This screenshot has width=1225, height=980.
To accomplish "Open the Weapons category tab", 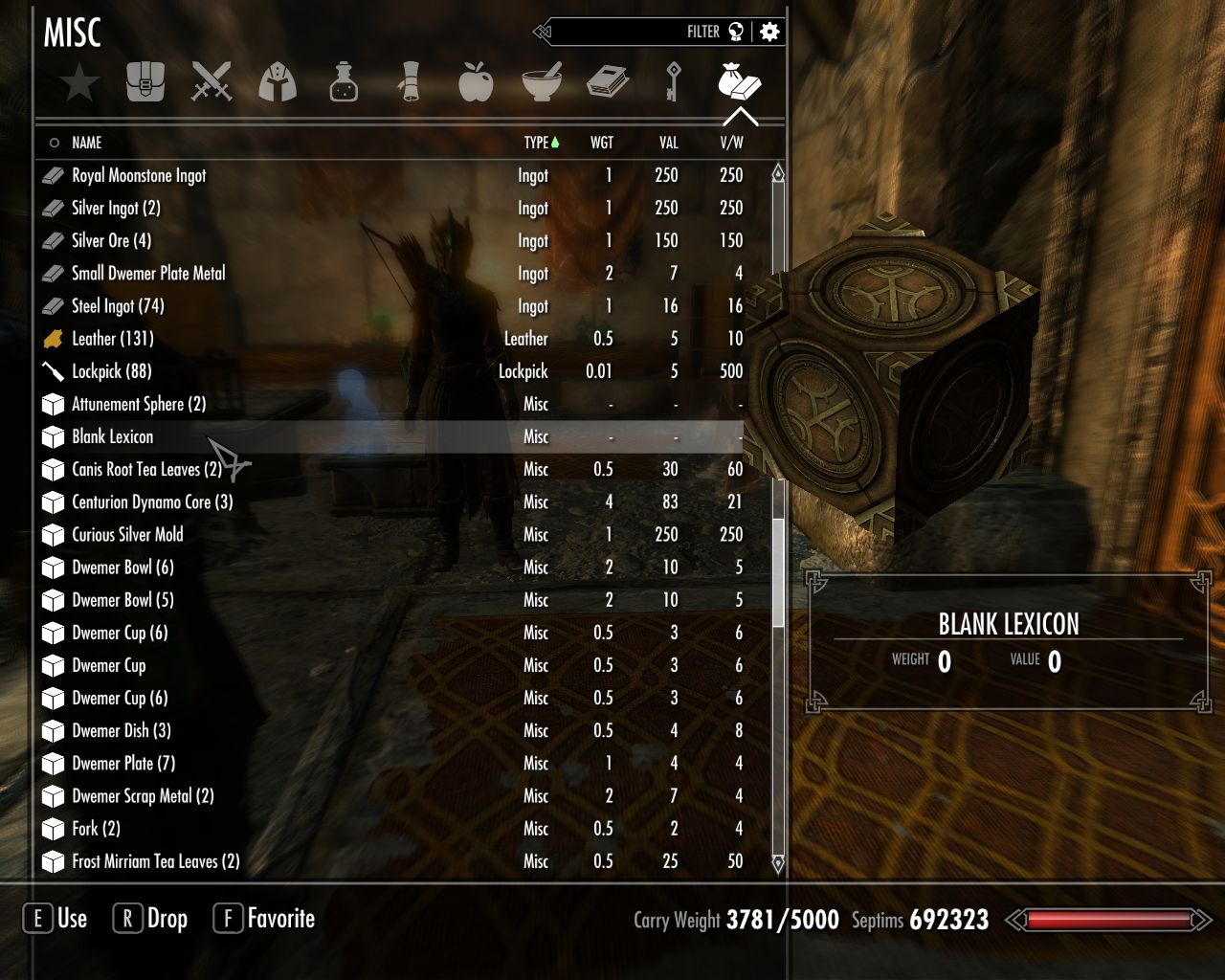I will pos(212,83).
